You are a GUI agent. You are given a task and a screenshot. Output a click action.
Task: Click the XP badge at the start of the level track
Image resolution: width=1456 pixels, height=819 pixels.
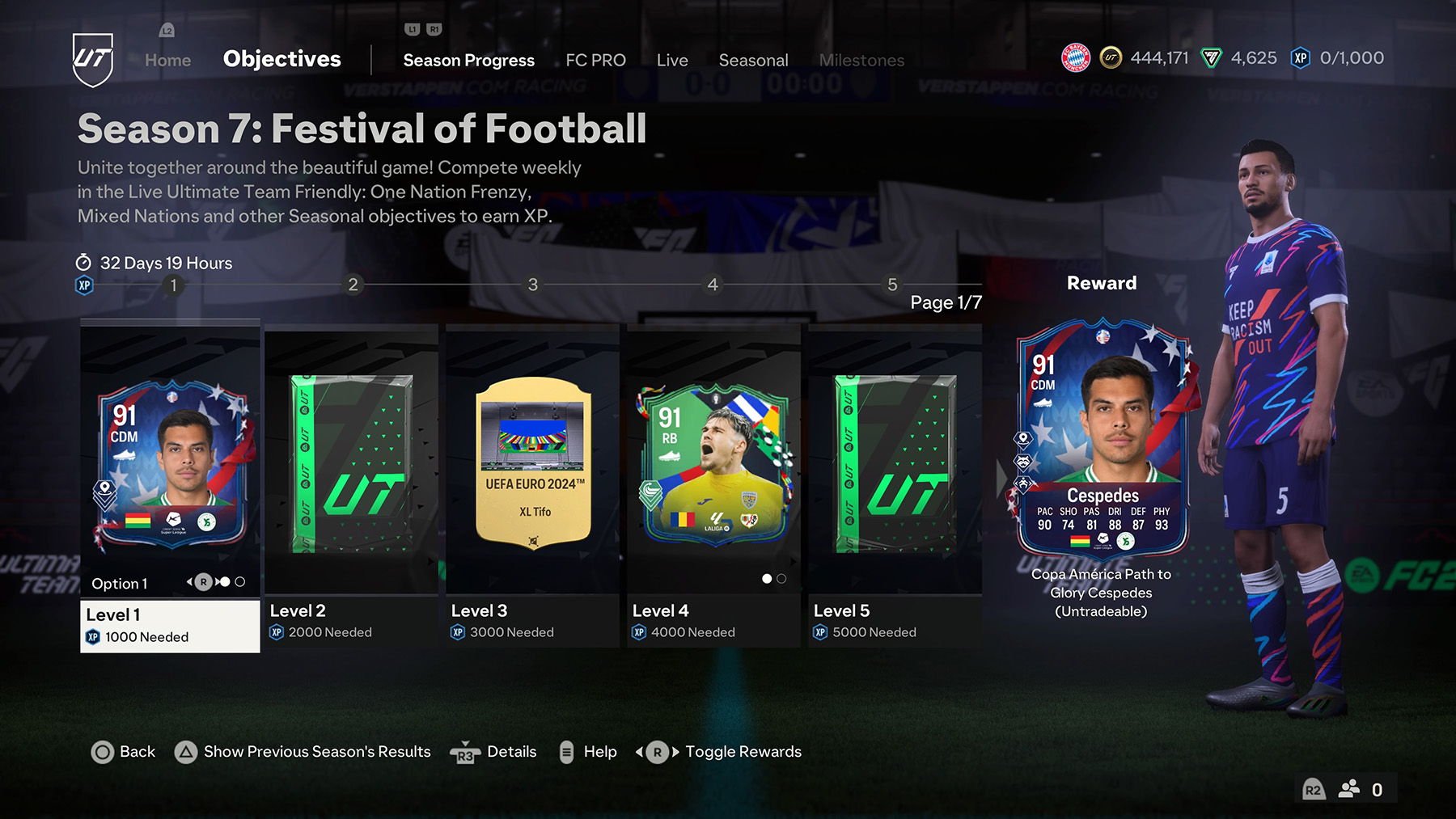pyautogui.click(x=83, y=285)
